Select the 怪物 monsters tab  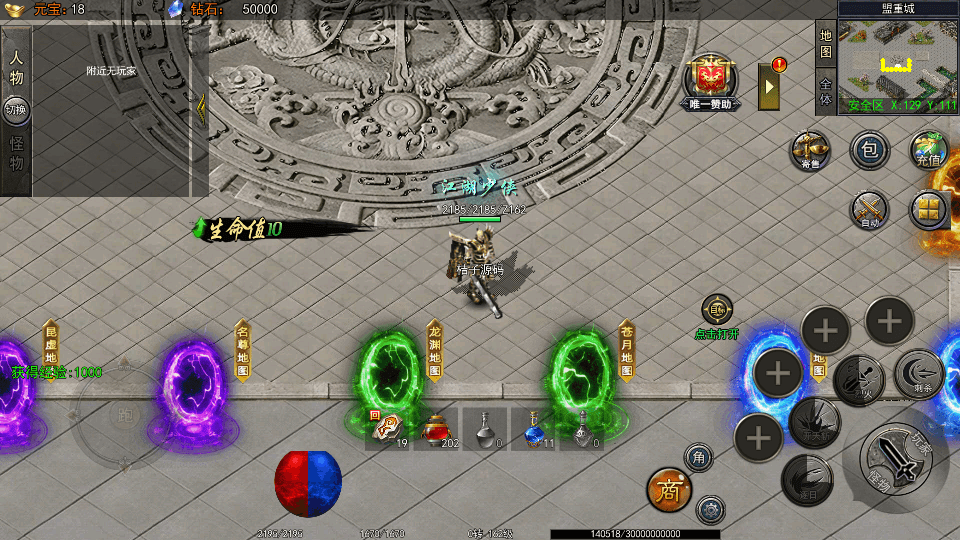(x=16, y=153)
